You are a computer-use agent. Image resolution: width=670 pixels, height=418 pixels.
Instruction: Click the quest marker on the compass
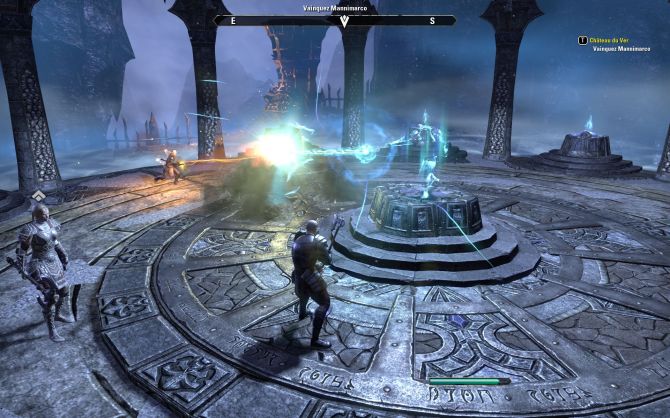point(343,21)
